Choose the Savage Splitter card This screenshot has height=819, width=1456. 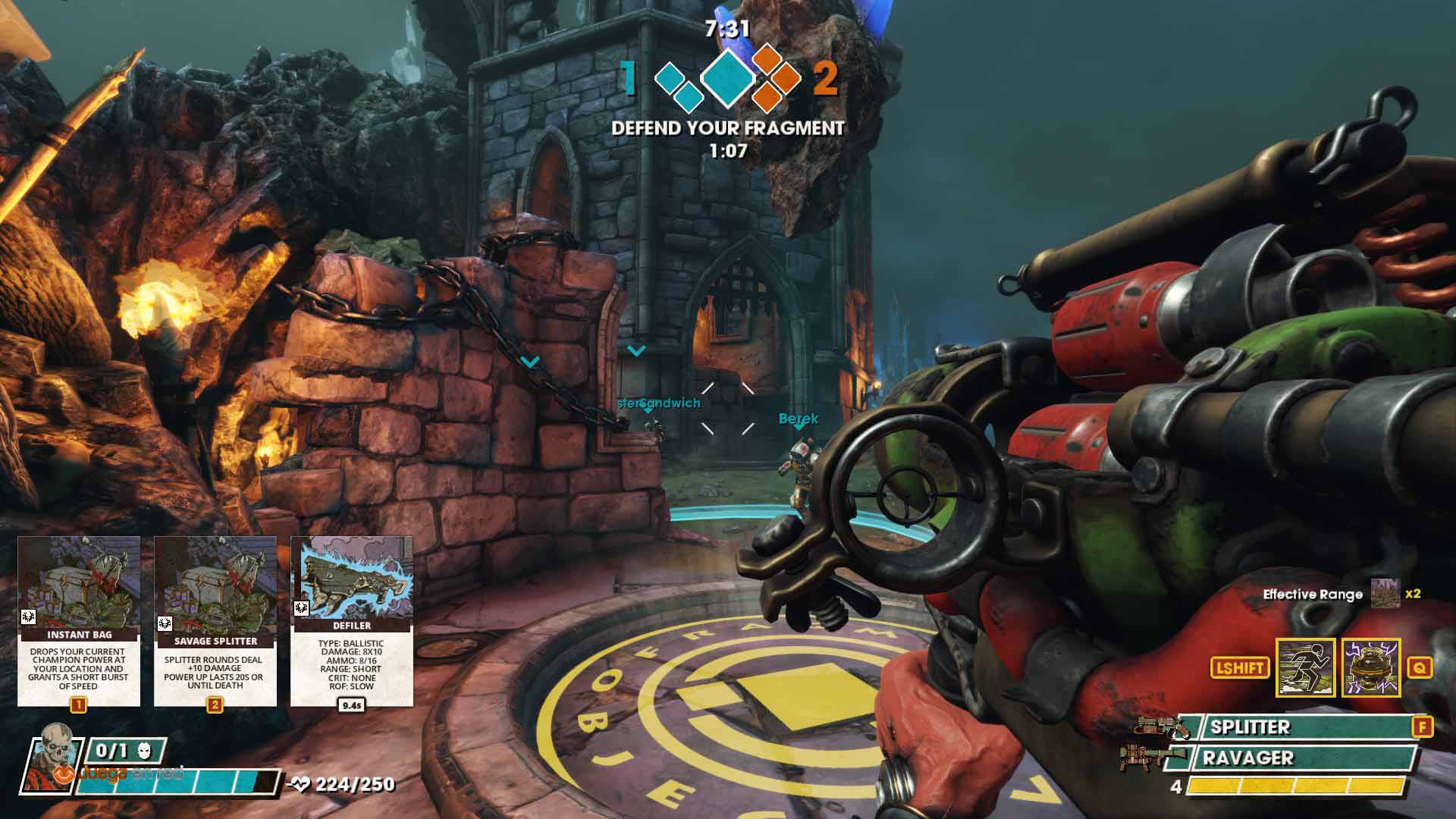(x=215, y=620)
